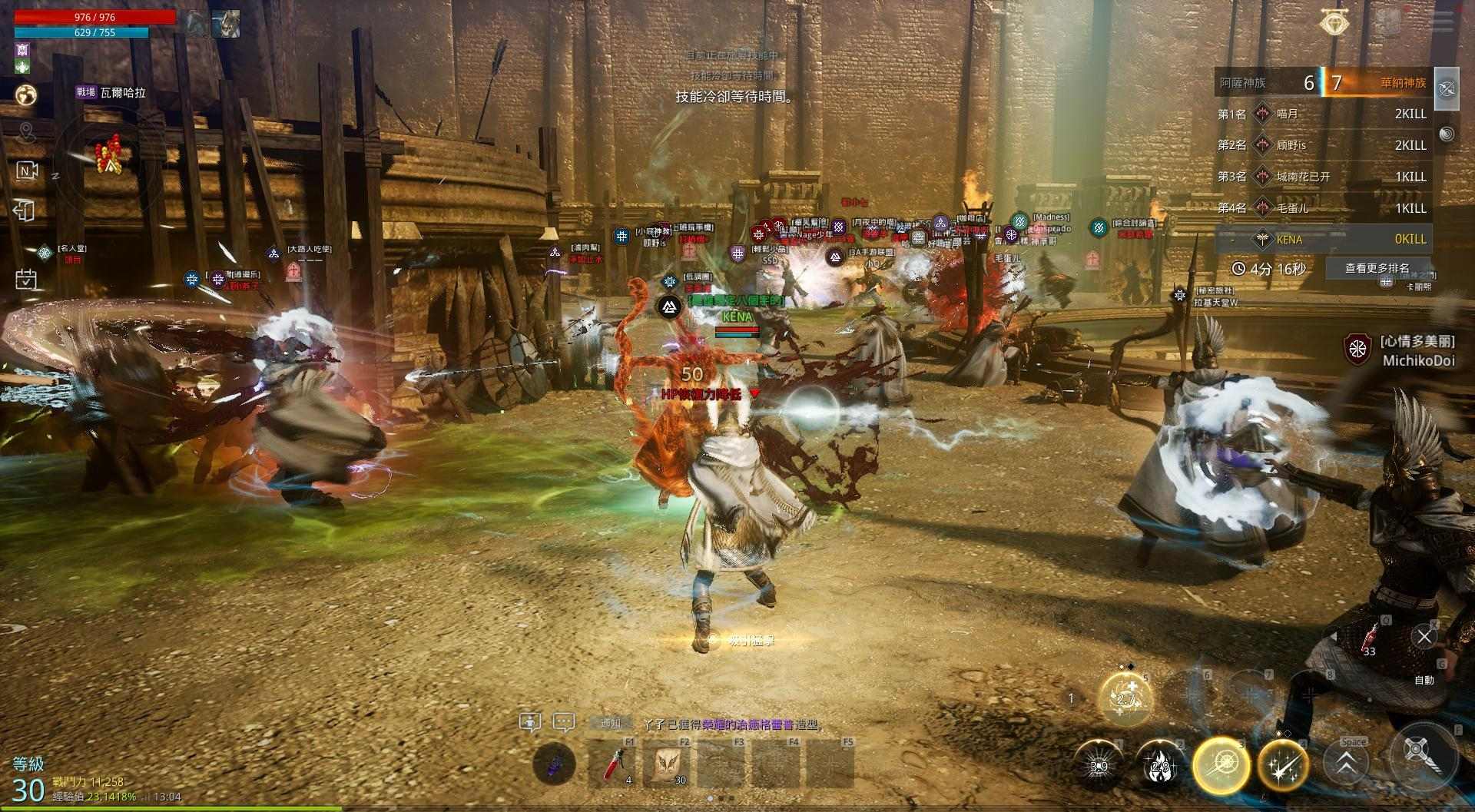Cancel target with the X circle button
The width and height of the screenshot is (1475, 812).
(x=1424, y=636)
